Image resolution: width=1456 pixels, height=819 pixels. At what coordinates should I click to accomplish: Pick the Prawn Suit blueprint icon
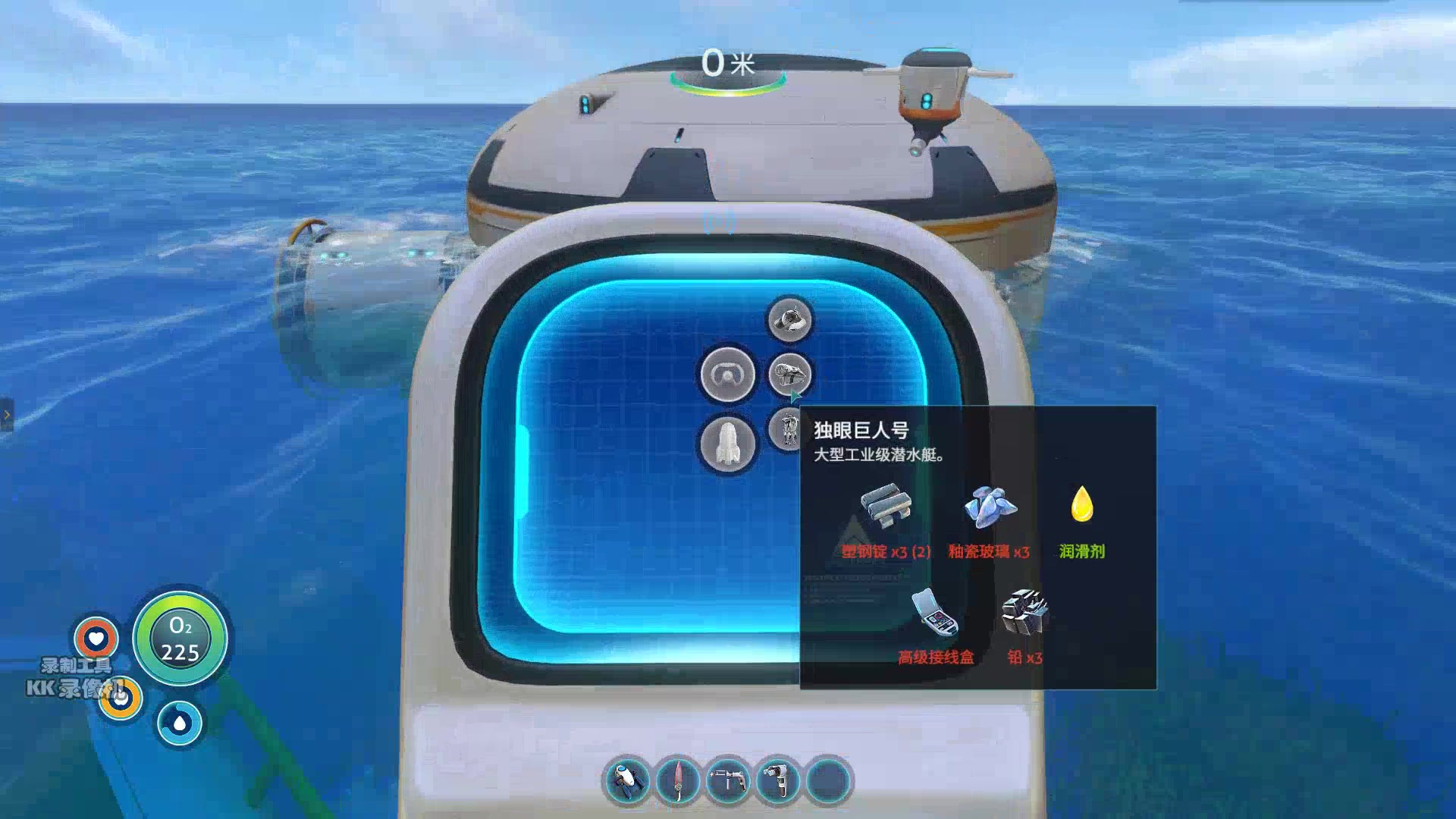tap(787, 429)
